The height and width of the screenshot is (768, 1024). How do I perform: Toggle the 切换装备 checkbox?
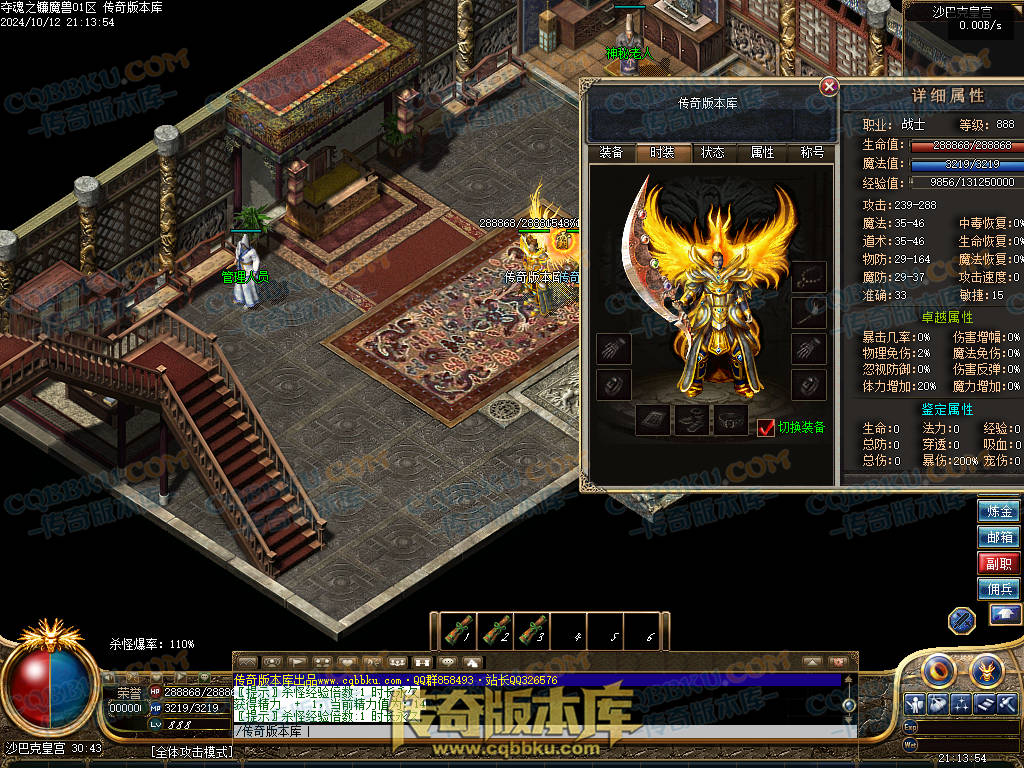[x=766, y=427]
